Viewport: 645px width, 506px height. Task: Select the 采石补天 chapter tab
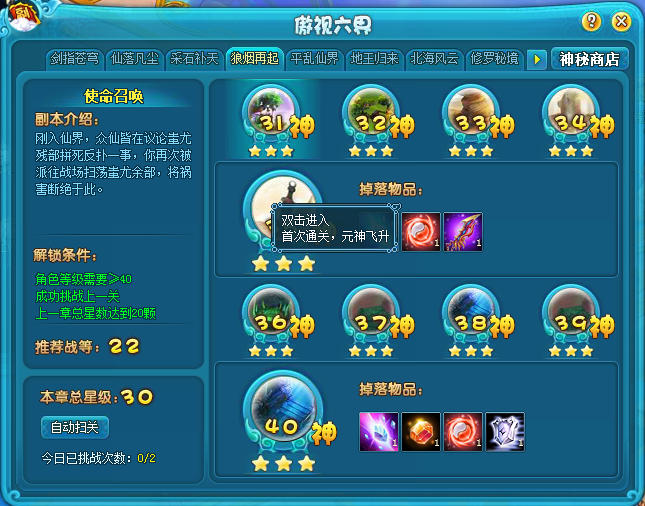pyautogui.click(x=195, y=59)
